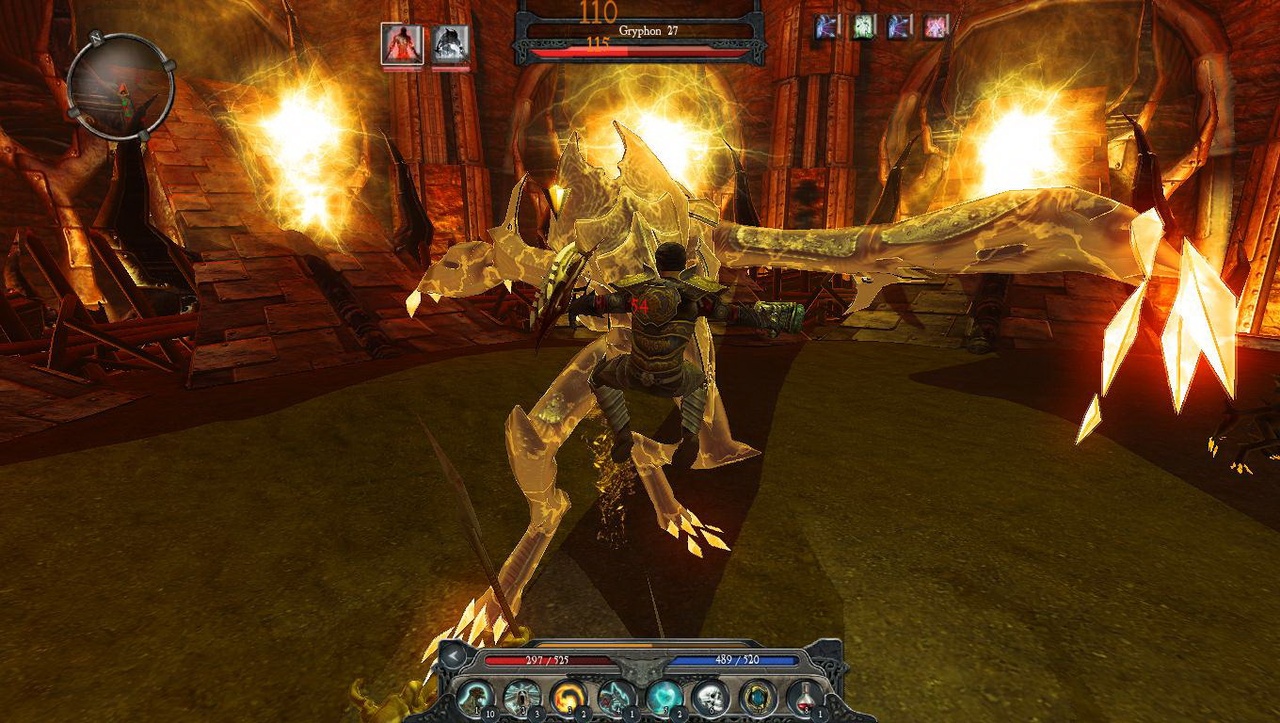Use the amulet item in hotbar slot 7
The height and width of the screenshot is (723, 1280).
pos(757,696)
